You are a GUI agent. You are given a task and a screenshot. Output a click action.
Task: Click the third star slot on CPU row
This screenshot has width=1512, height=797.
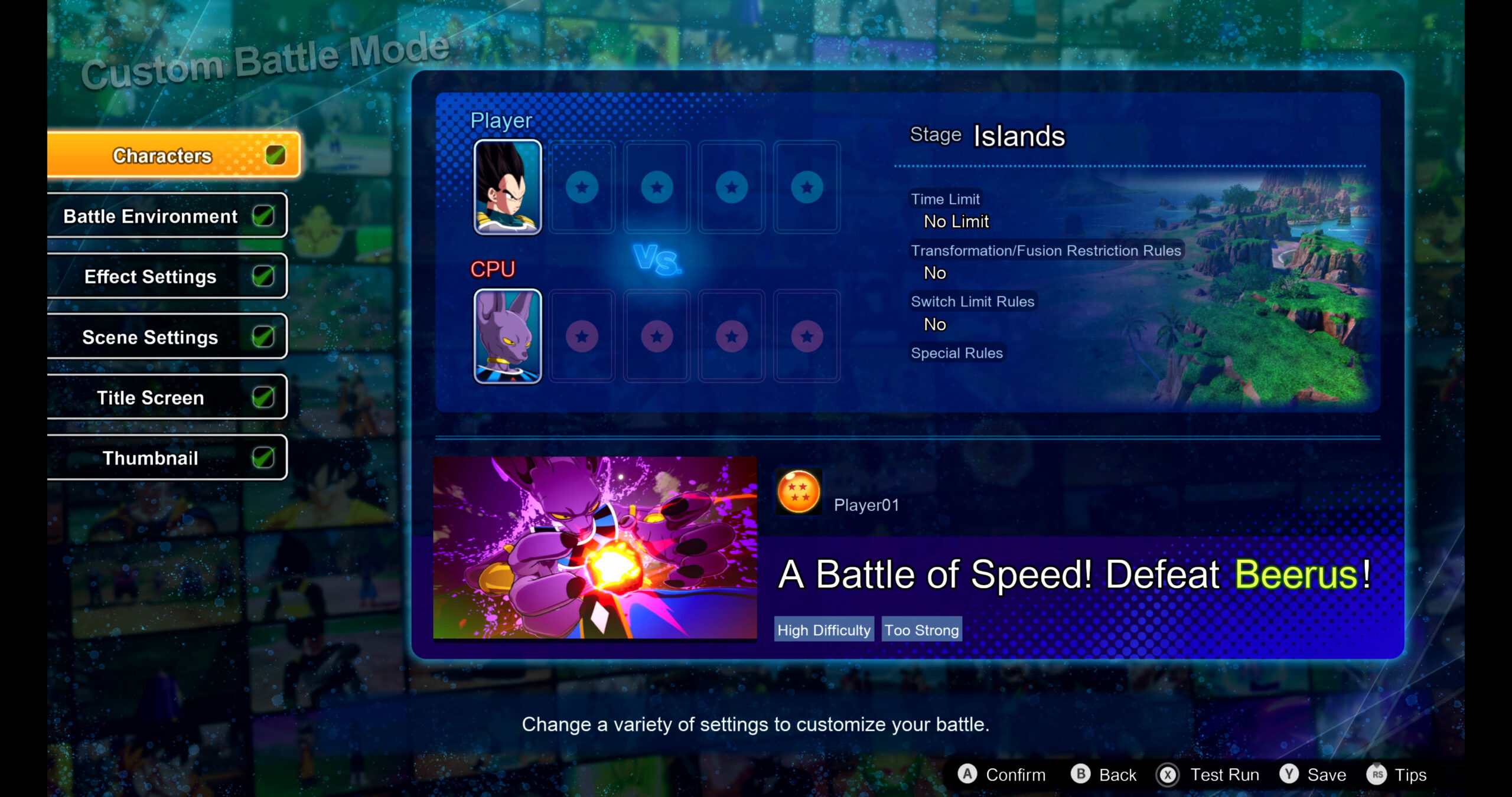[x=731, y=337]
